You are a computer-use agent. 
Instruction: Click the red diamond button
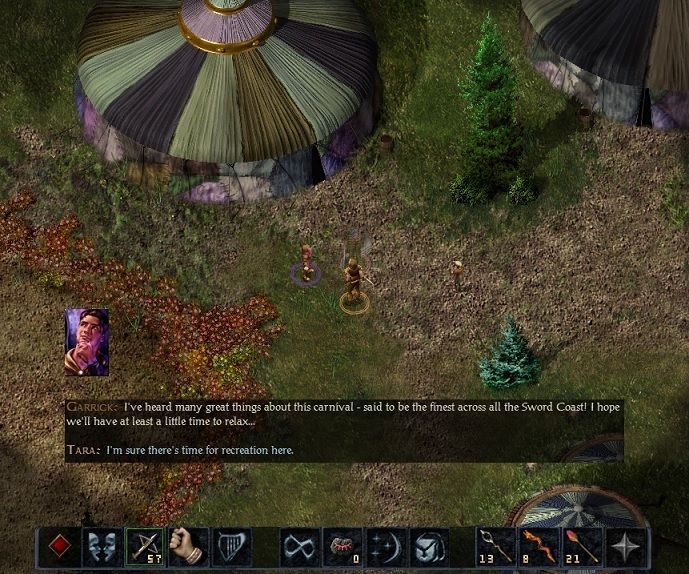tap(59, 547)
